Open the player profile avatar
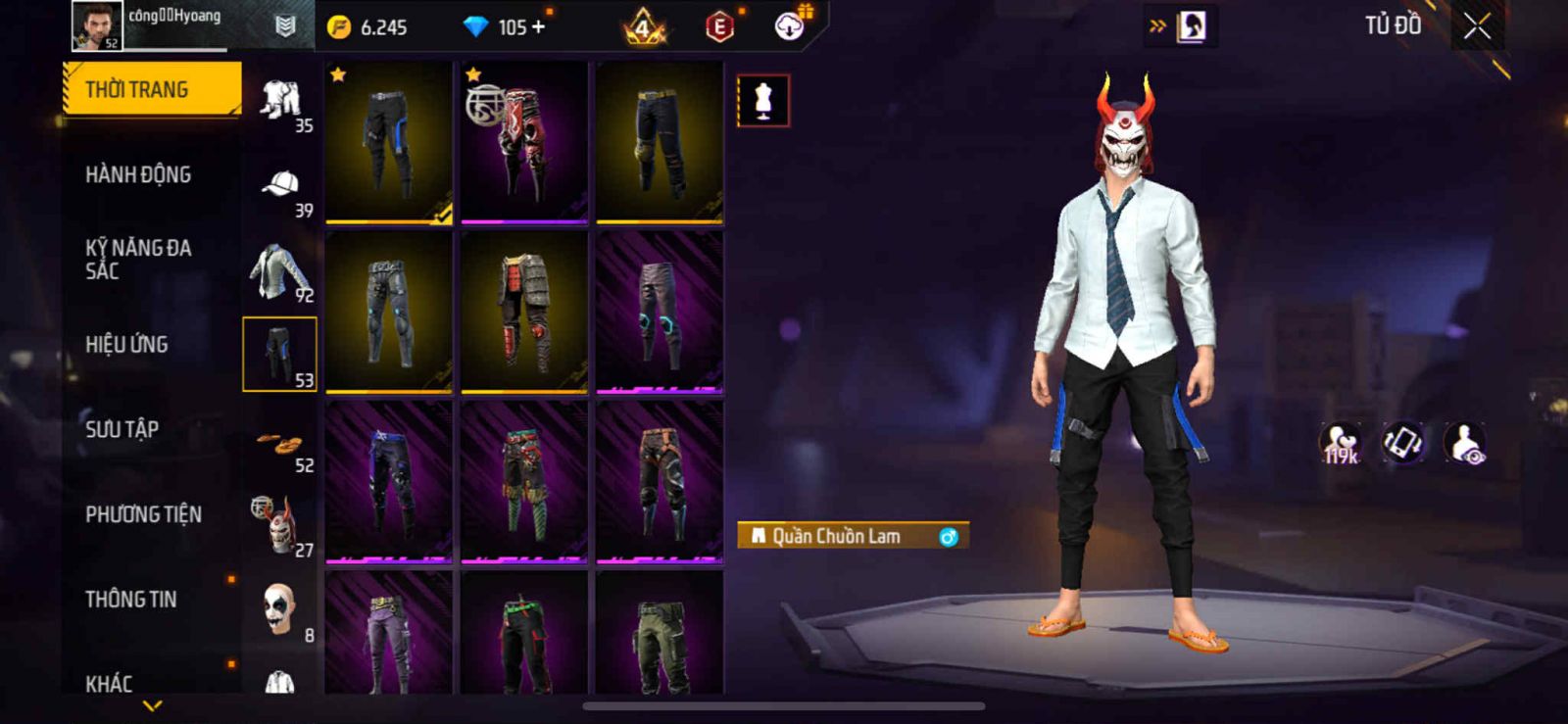 tap(97, 25)
